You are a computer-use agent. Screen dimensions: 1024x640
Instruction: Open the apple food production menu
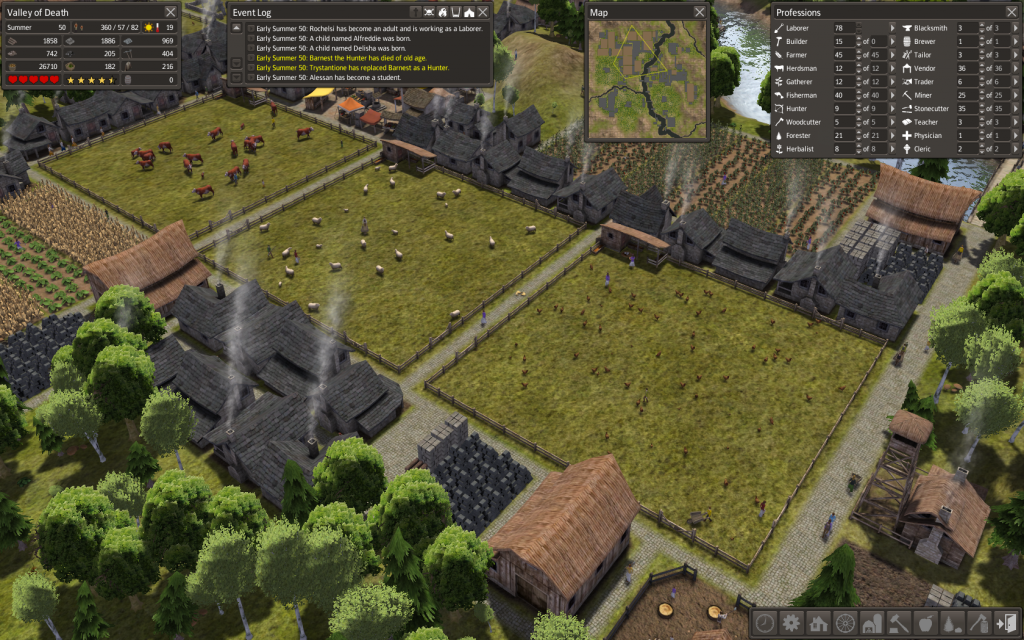(925, 622)
